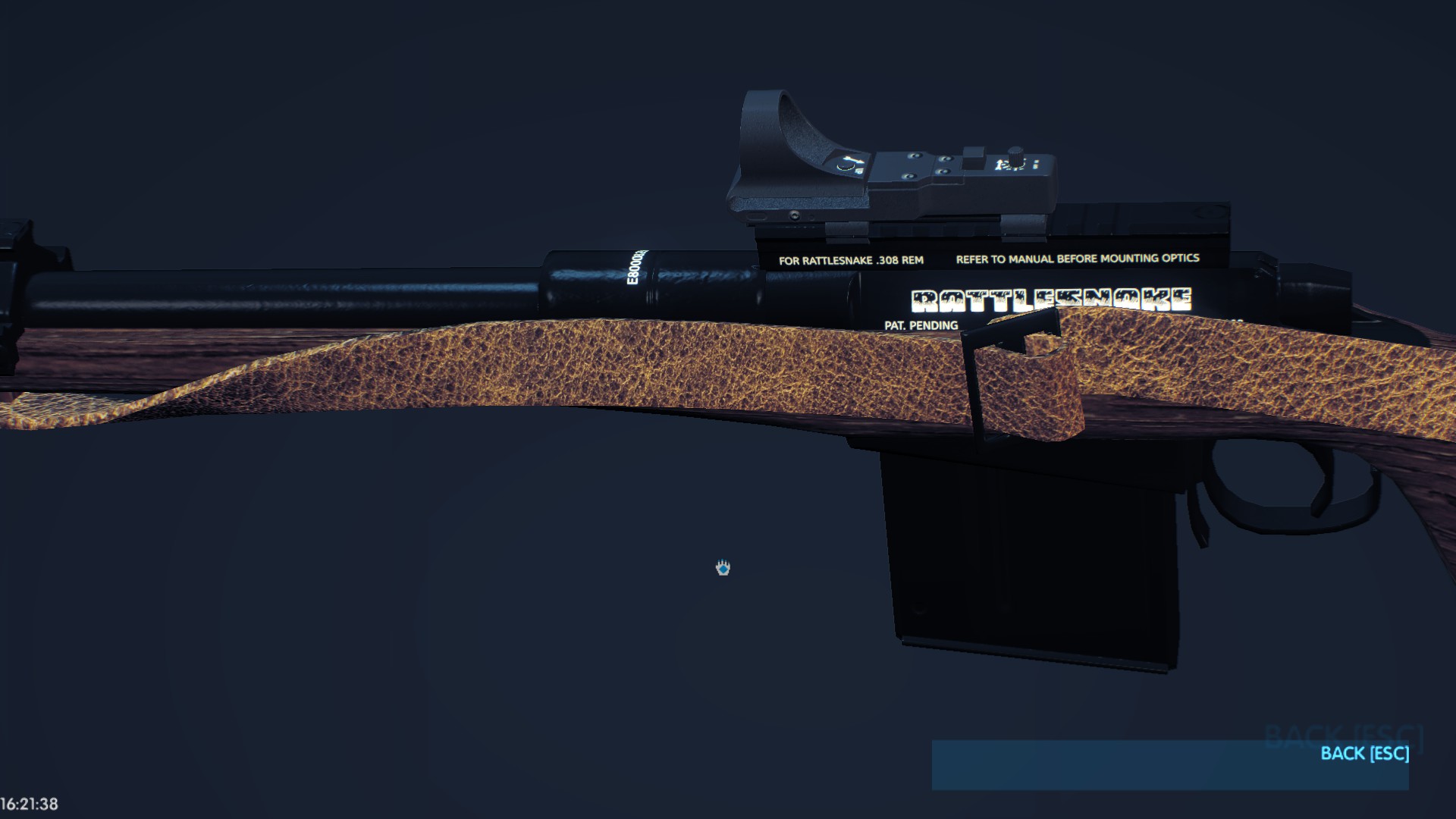
Task: Click the 'PAT. PENDING' engraving
Action: [x=920, y=325]
